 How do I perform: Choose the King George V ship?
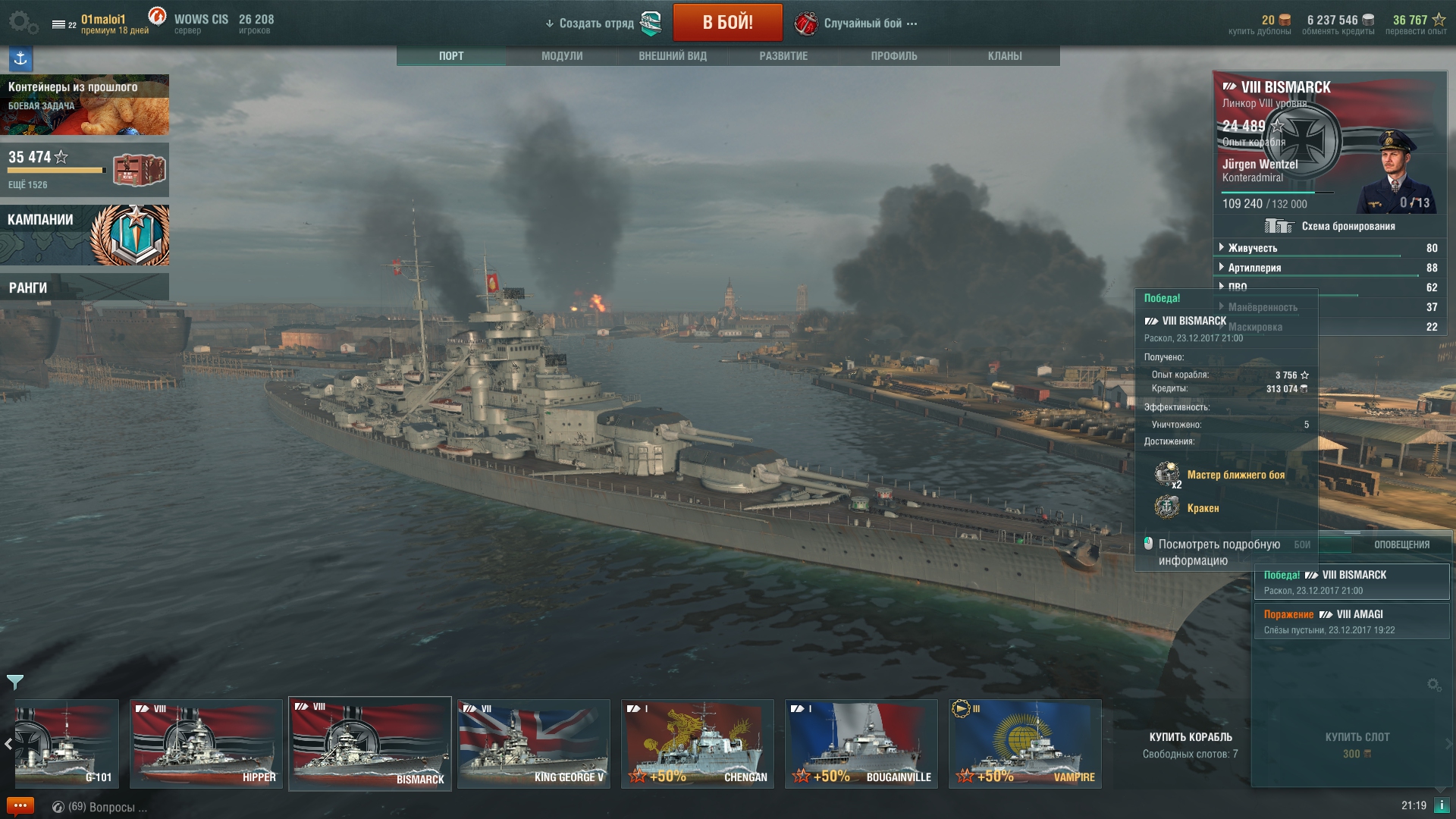pyautogui.click(x=534, y=744)
